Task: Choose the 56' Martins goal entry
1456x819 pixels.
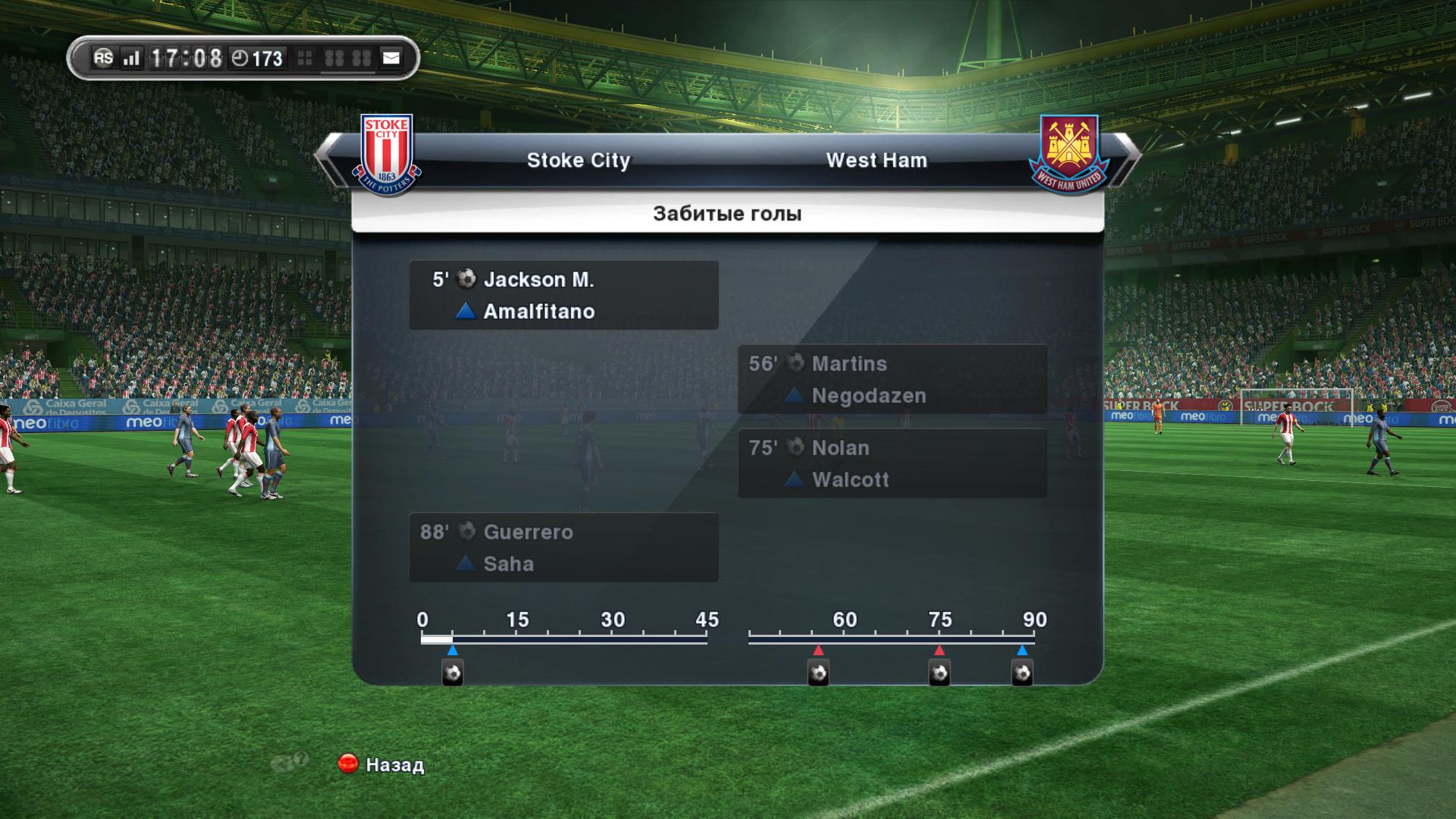Action: click(892, 379)
